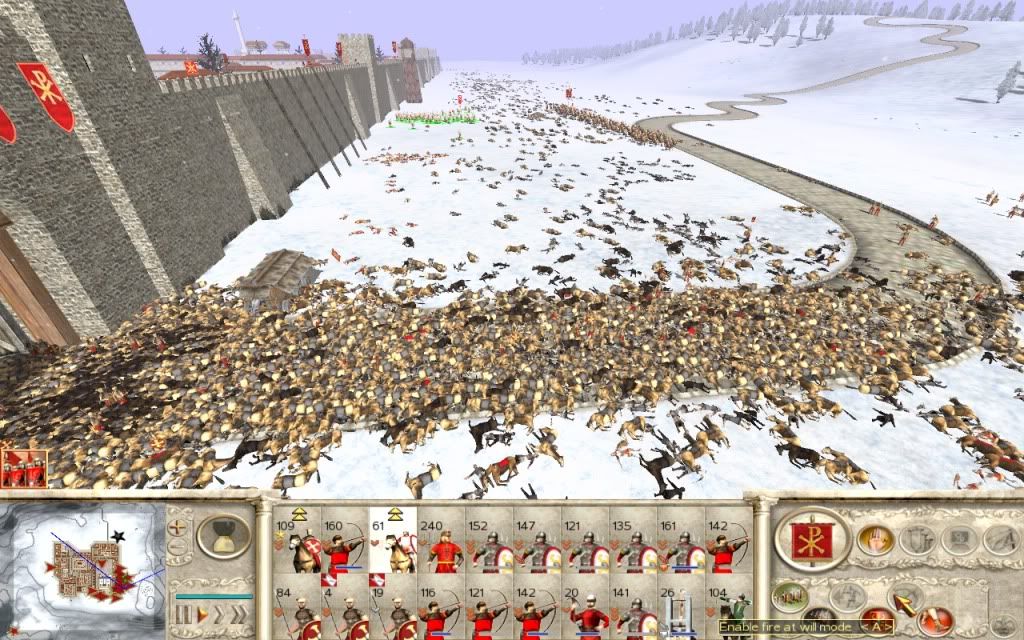
Task: Pause the battle
Action: (181, 613)
